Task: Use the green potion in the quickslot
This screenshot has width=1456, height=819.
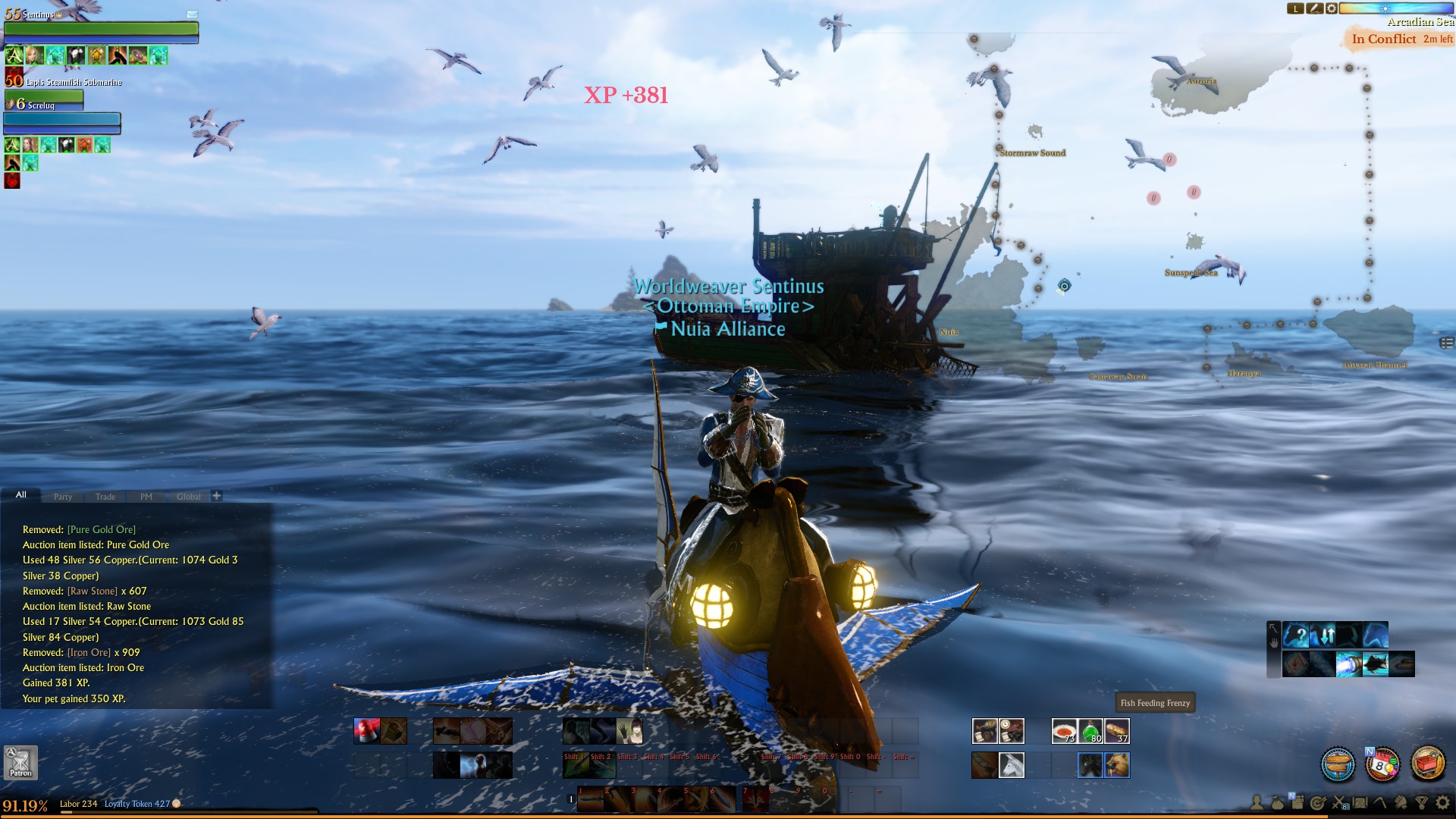Action: tap(1092, 731)
